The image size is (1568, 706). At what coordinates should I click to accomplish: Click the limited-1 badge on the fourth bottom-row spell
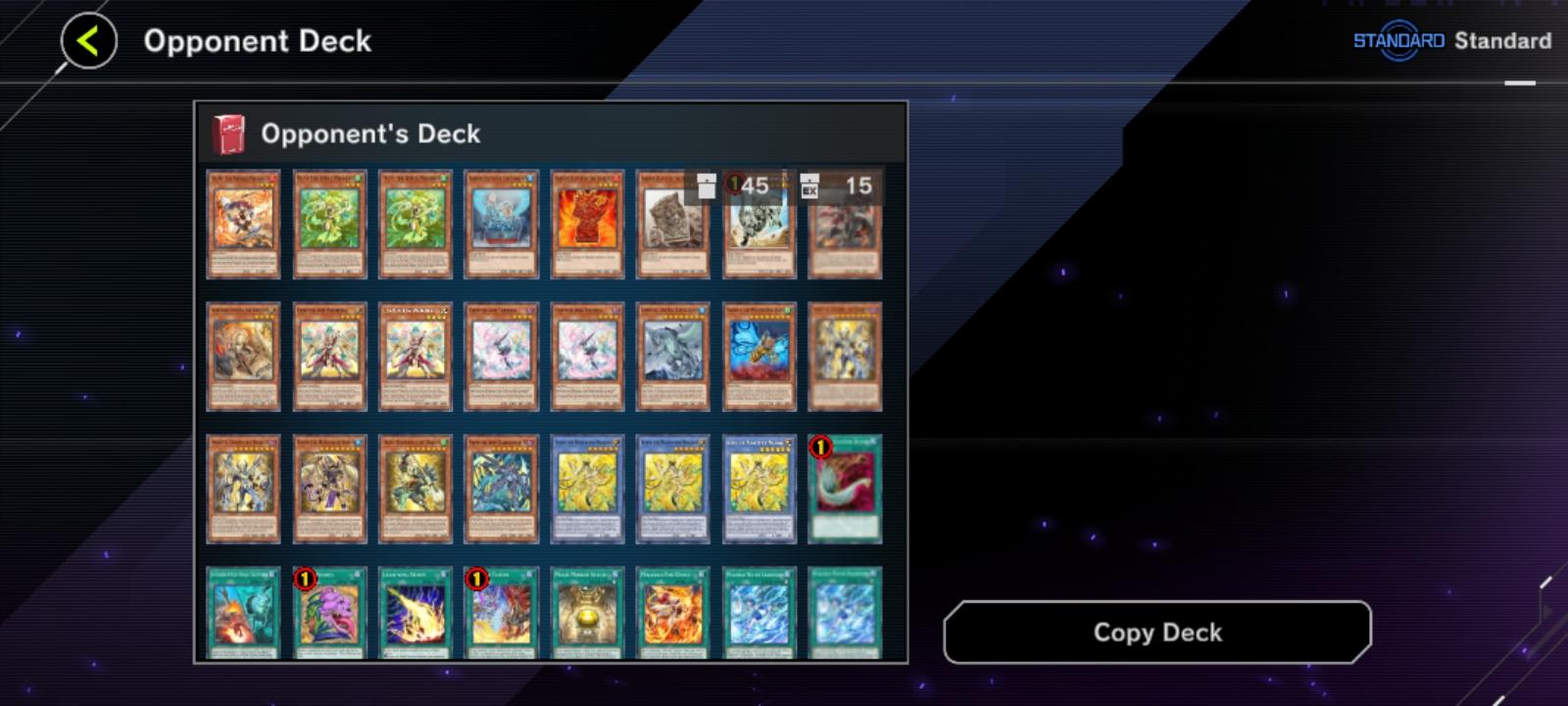coord(476,579)
